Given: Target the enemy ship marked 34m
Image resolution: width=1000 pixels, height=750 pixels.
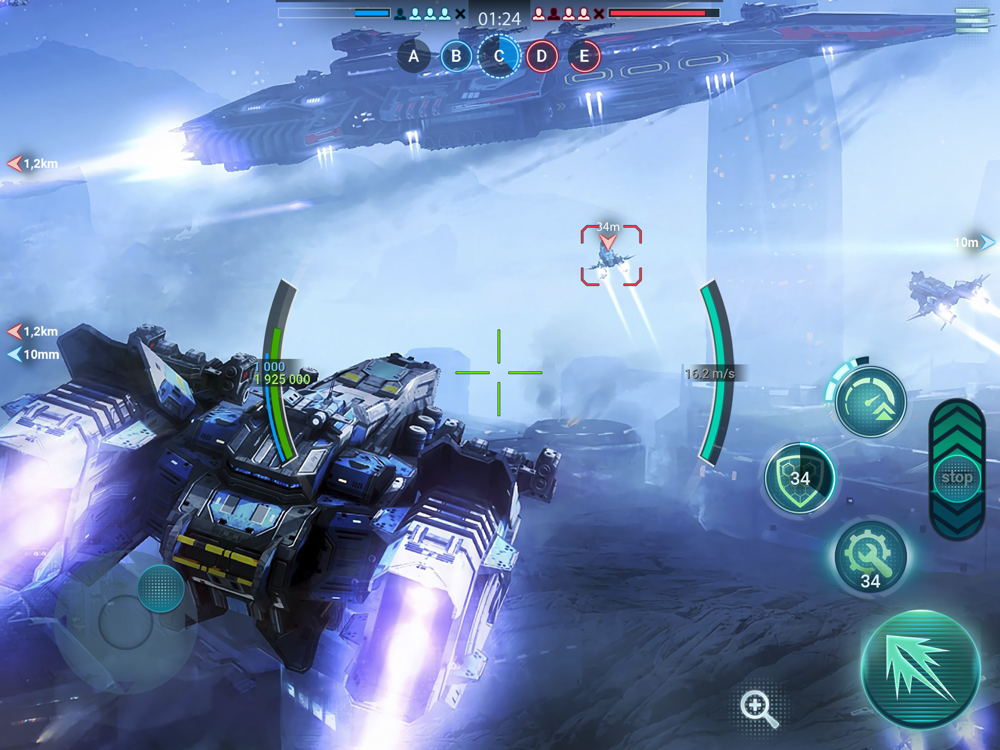Looking at the screenshot, I should coord(611,256).
